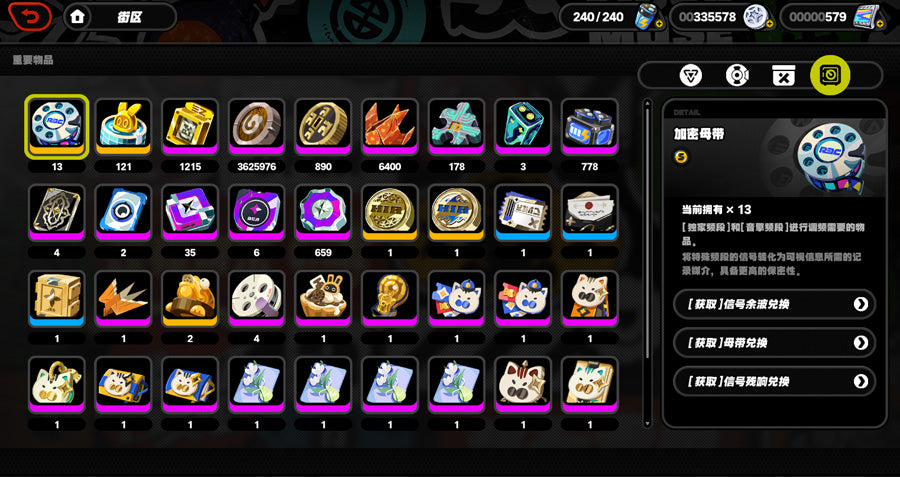Screen dimensions: 900x477
Task: Choose the puzzle piece item with 178
Action: pyautogui.click(x=457, y=127)
